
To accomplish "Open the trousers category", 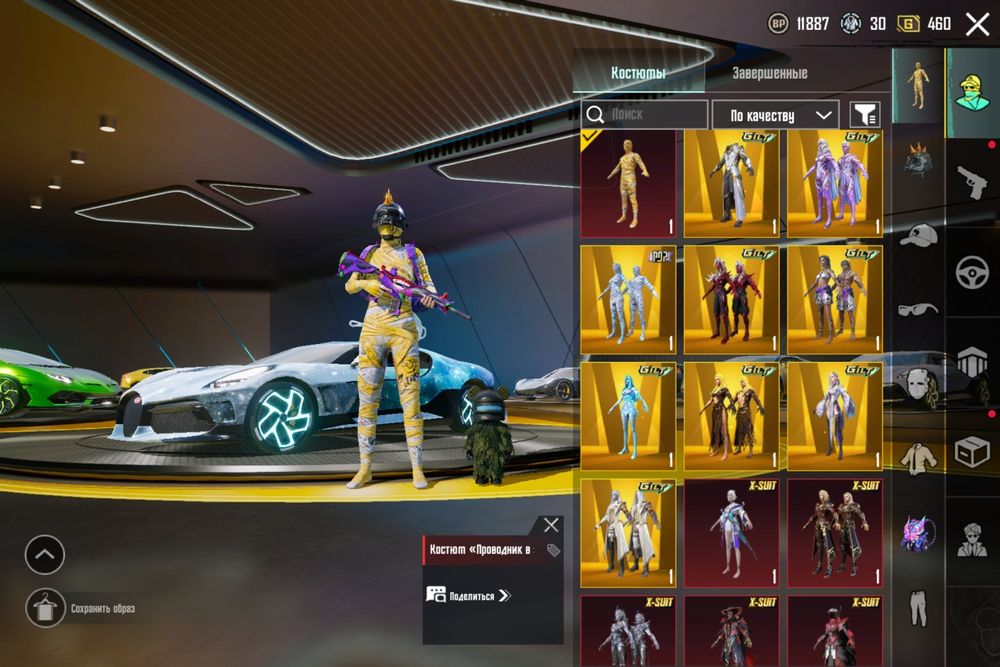I will click(917, 605).
